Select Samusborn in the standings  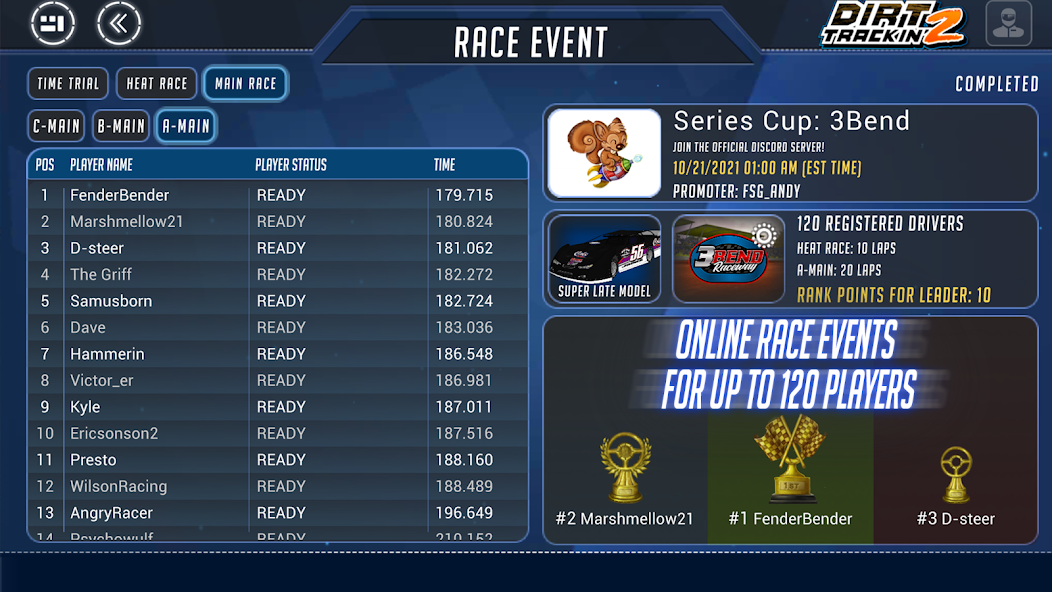tap(277, 301)
